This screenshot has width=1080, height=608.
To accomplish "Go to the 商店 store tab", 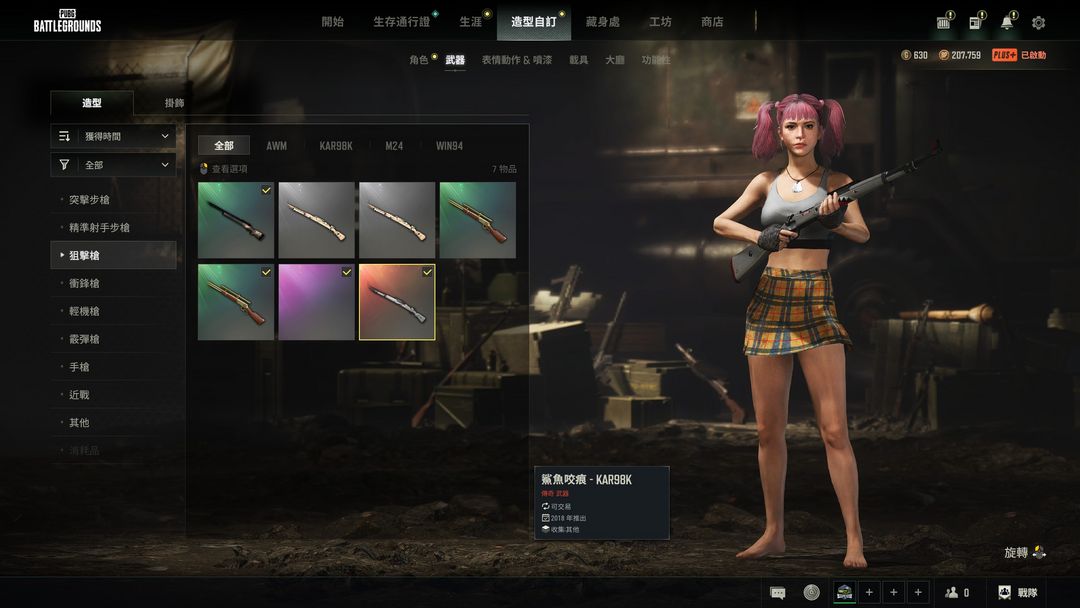I will 712,22.
